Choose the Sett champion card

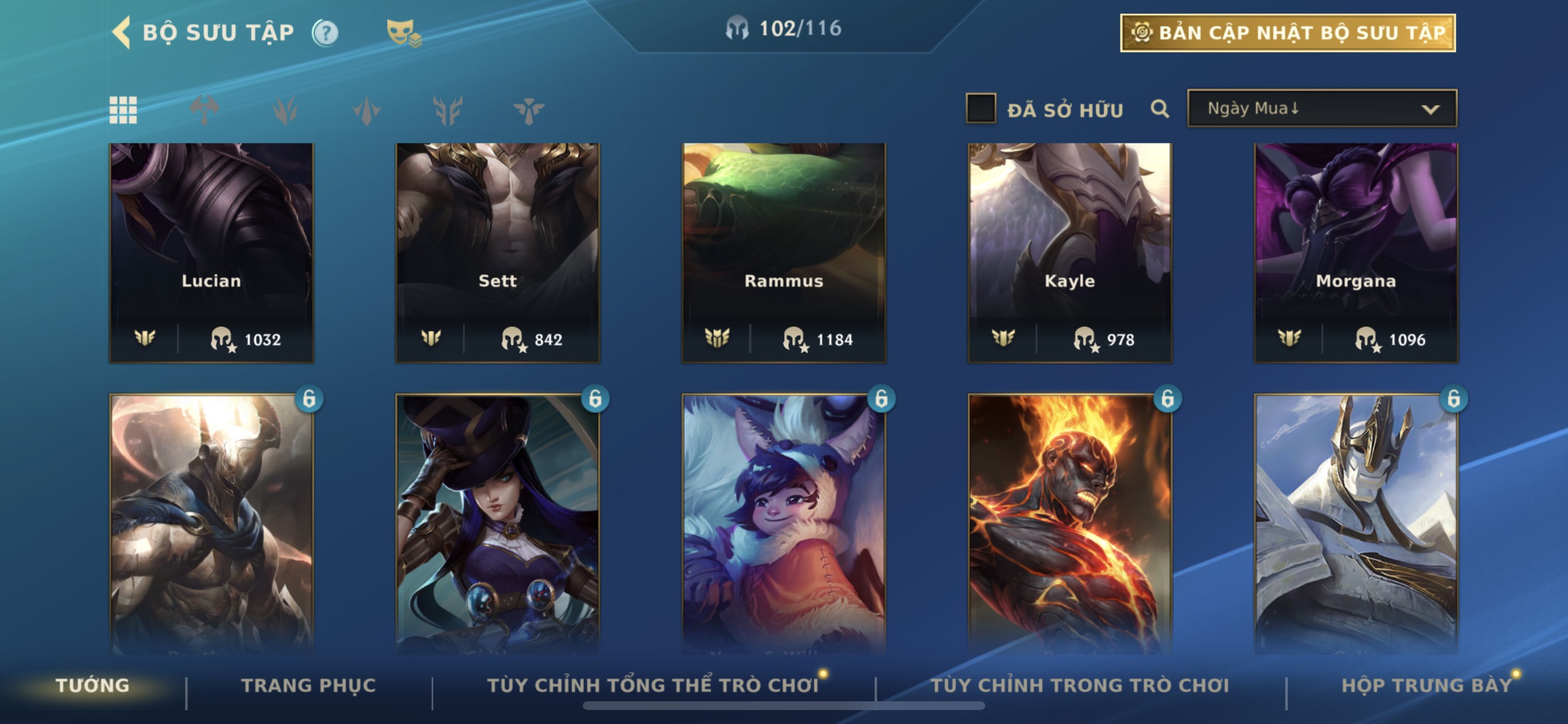coord(498,252)
